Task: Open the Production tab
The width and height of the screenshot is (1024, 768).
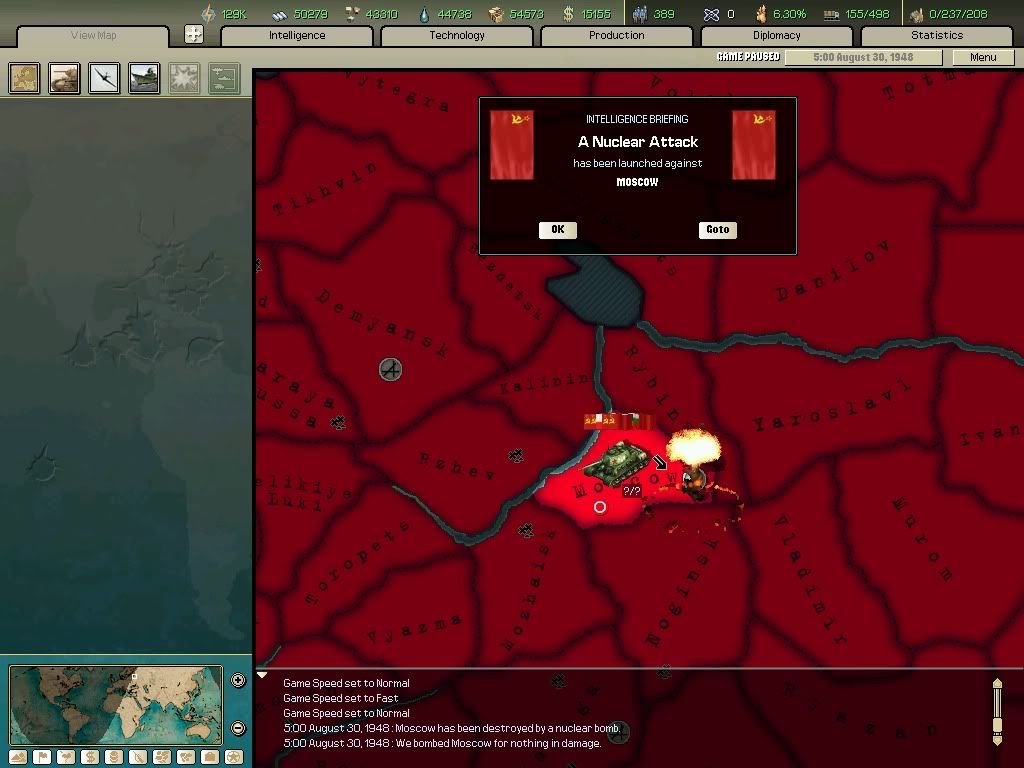Action: (x=617, y=36)
